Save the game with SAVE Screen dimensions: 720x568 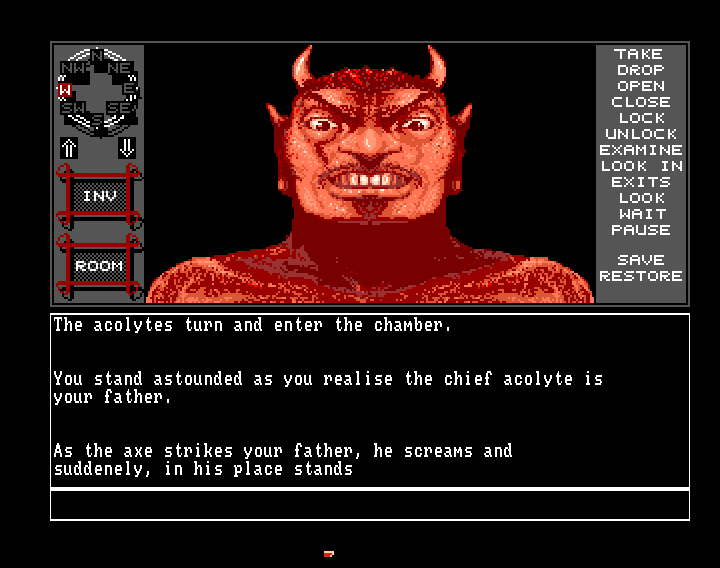(640, 260)
